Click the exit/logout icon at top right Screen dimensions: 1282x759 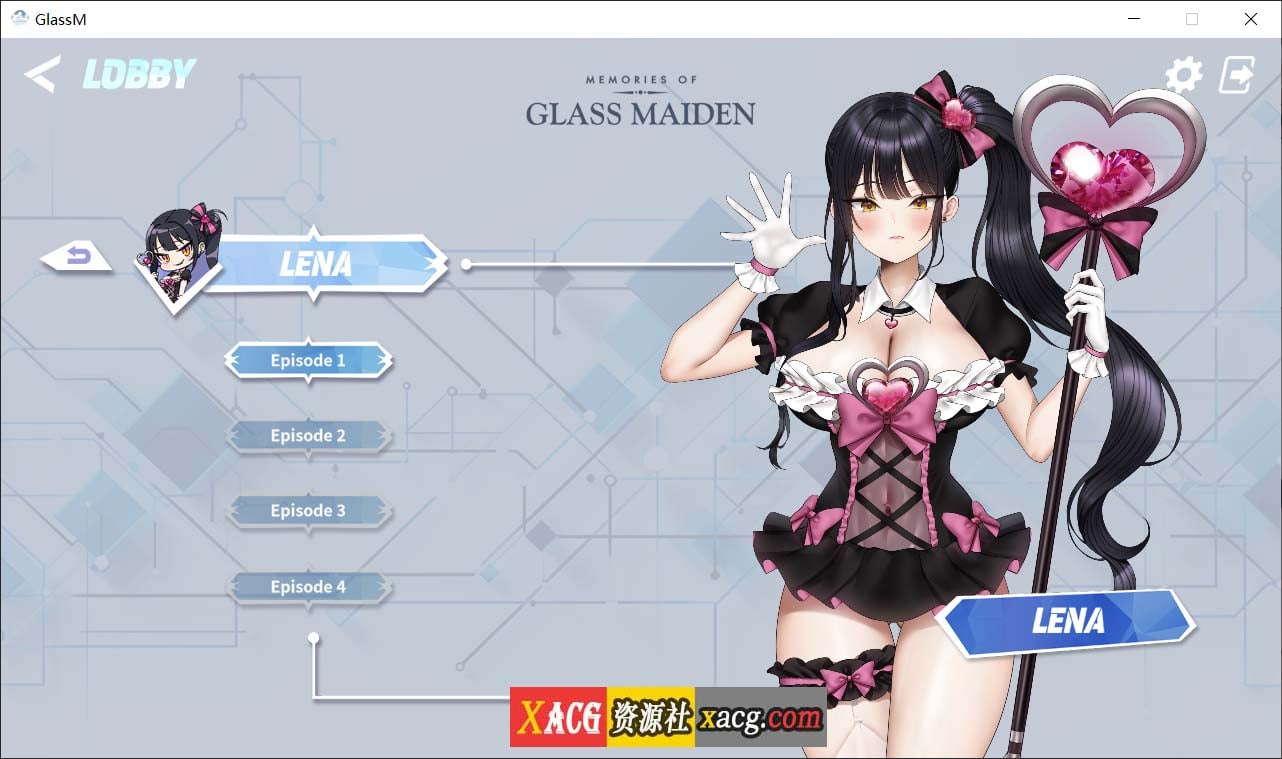(x=1237, y=74)
